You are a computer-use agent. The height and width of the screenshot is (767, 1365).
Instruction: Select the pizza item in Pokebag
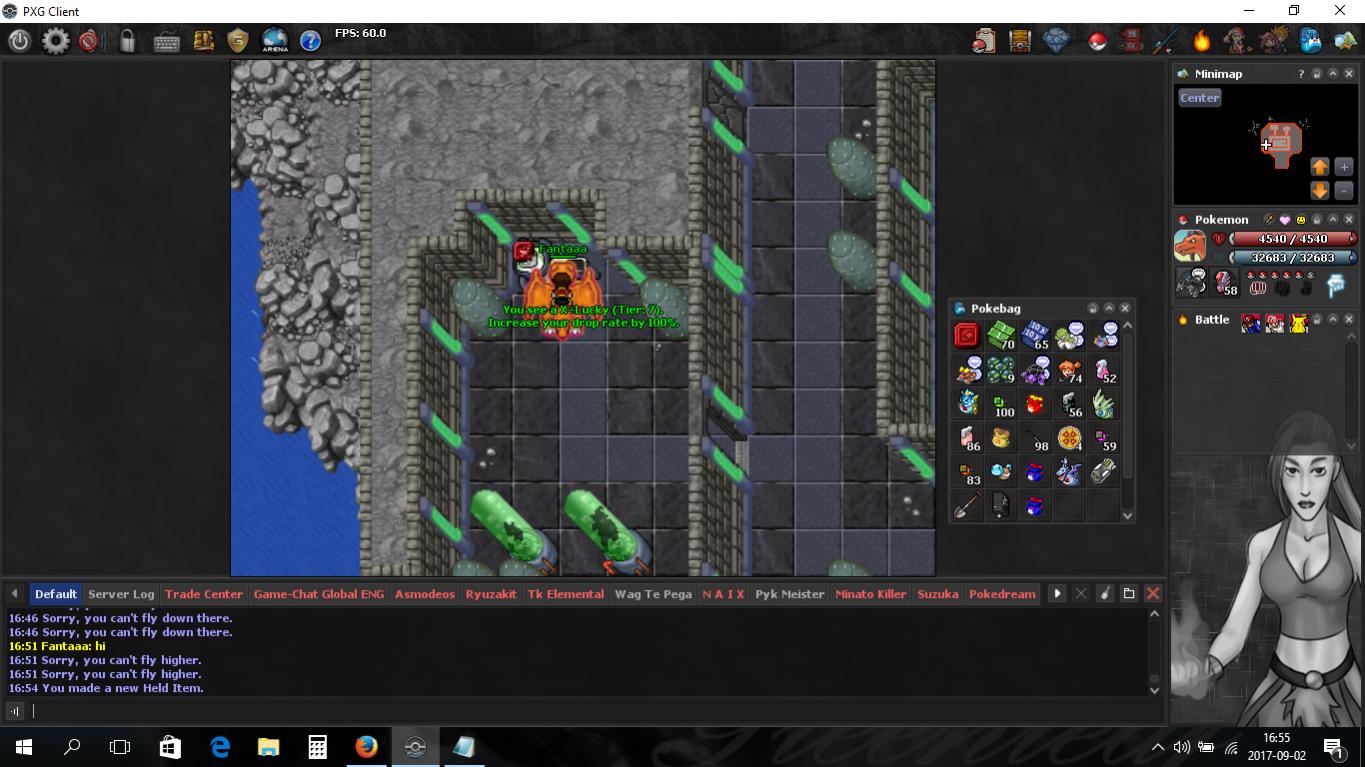point(1069,438)
